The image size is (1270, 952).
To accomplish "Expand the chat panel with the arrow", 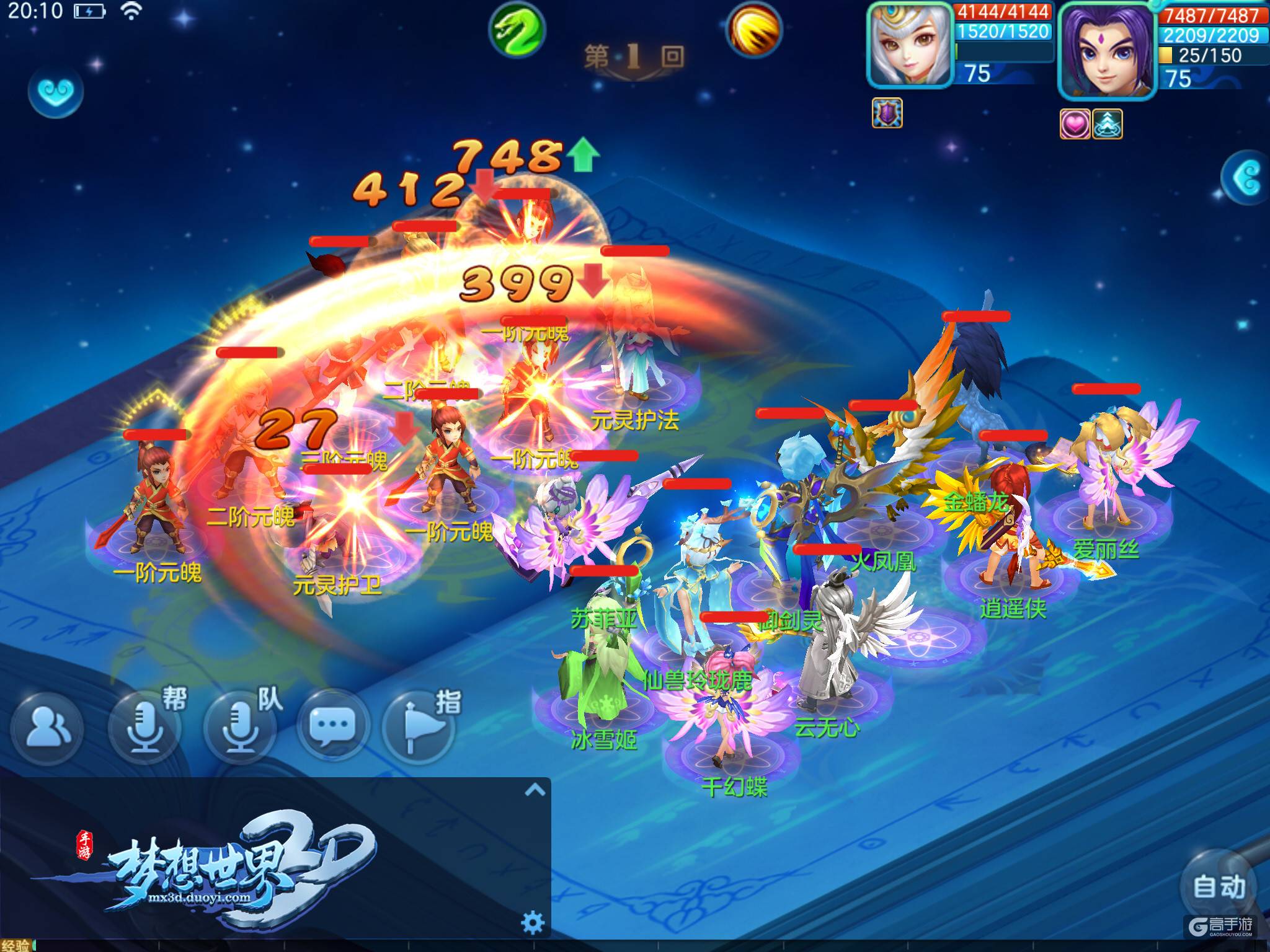I will click(x=535, y=790).
